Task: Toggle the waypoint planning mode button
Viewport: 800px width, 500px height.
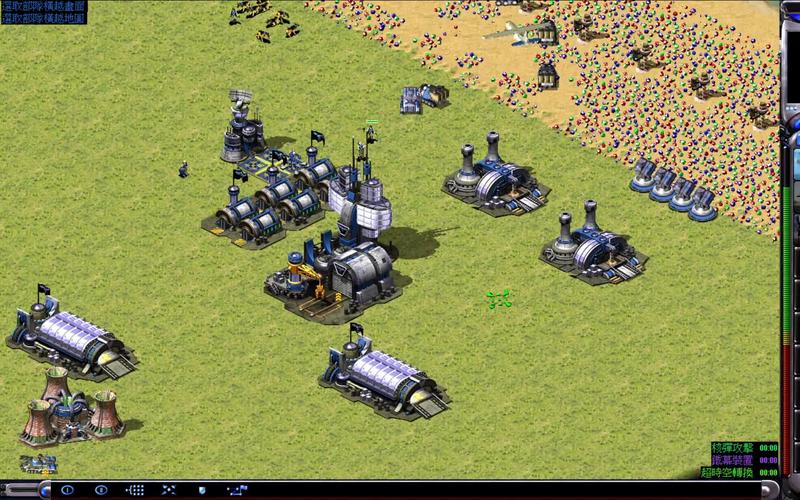Action: pos(237,490)
